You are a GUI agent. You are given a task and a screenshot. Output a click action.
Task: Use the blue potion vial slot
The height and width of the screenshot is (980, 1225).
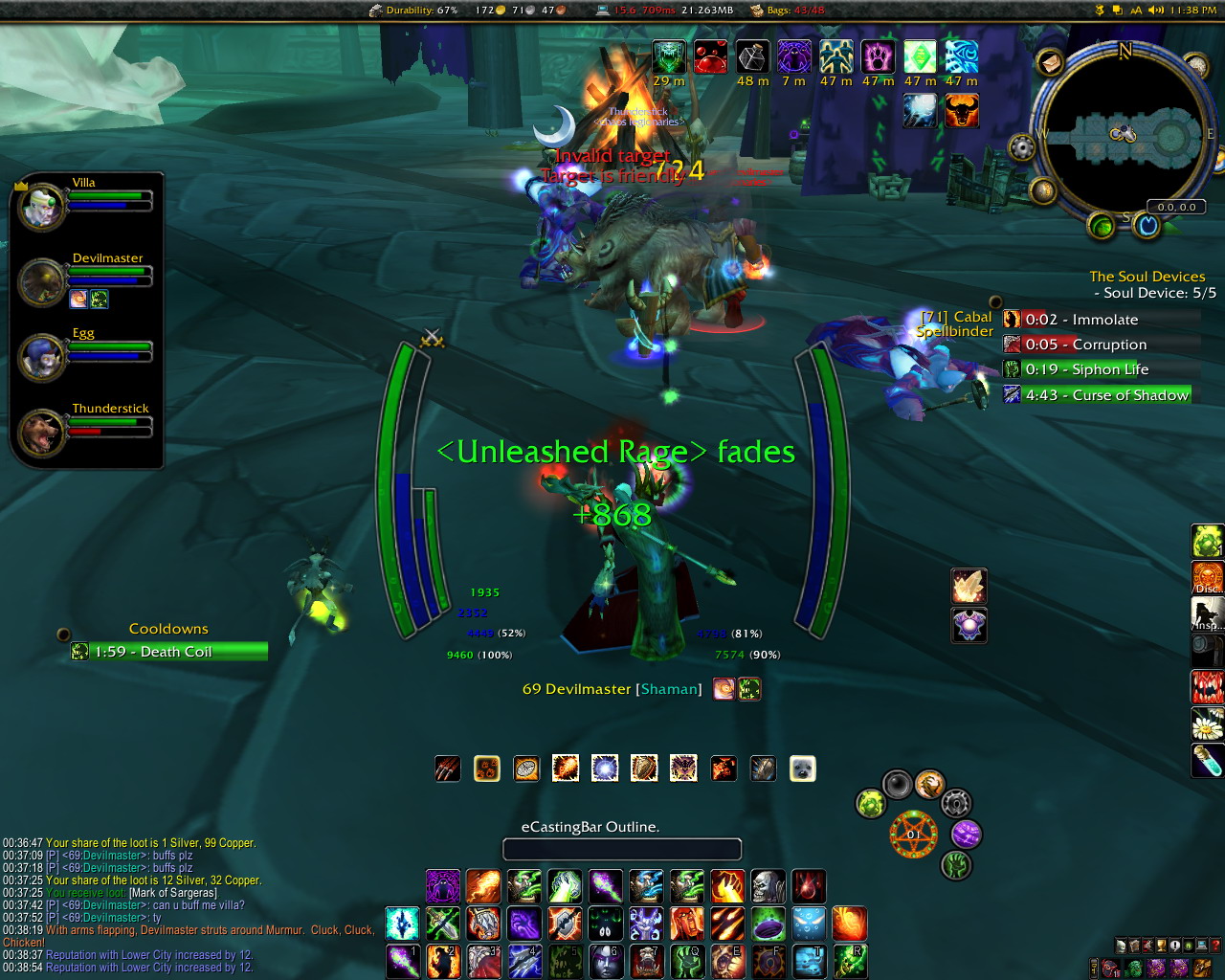[1207, 761]
